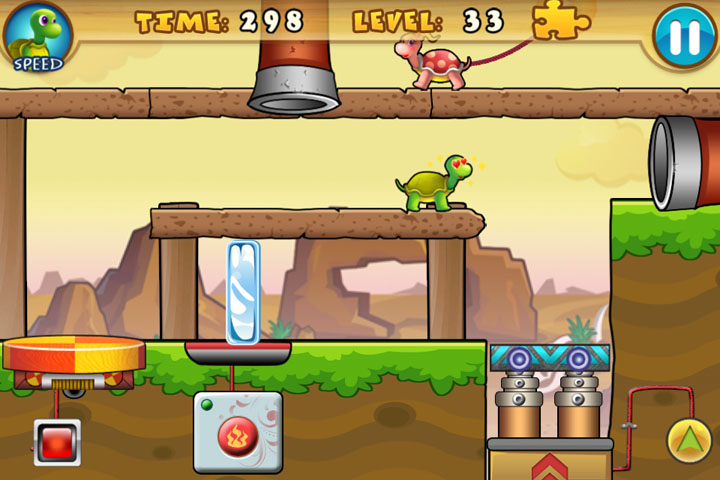Activate the turtle Speed button
720x480 pixels.
(x=38, y=38)
